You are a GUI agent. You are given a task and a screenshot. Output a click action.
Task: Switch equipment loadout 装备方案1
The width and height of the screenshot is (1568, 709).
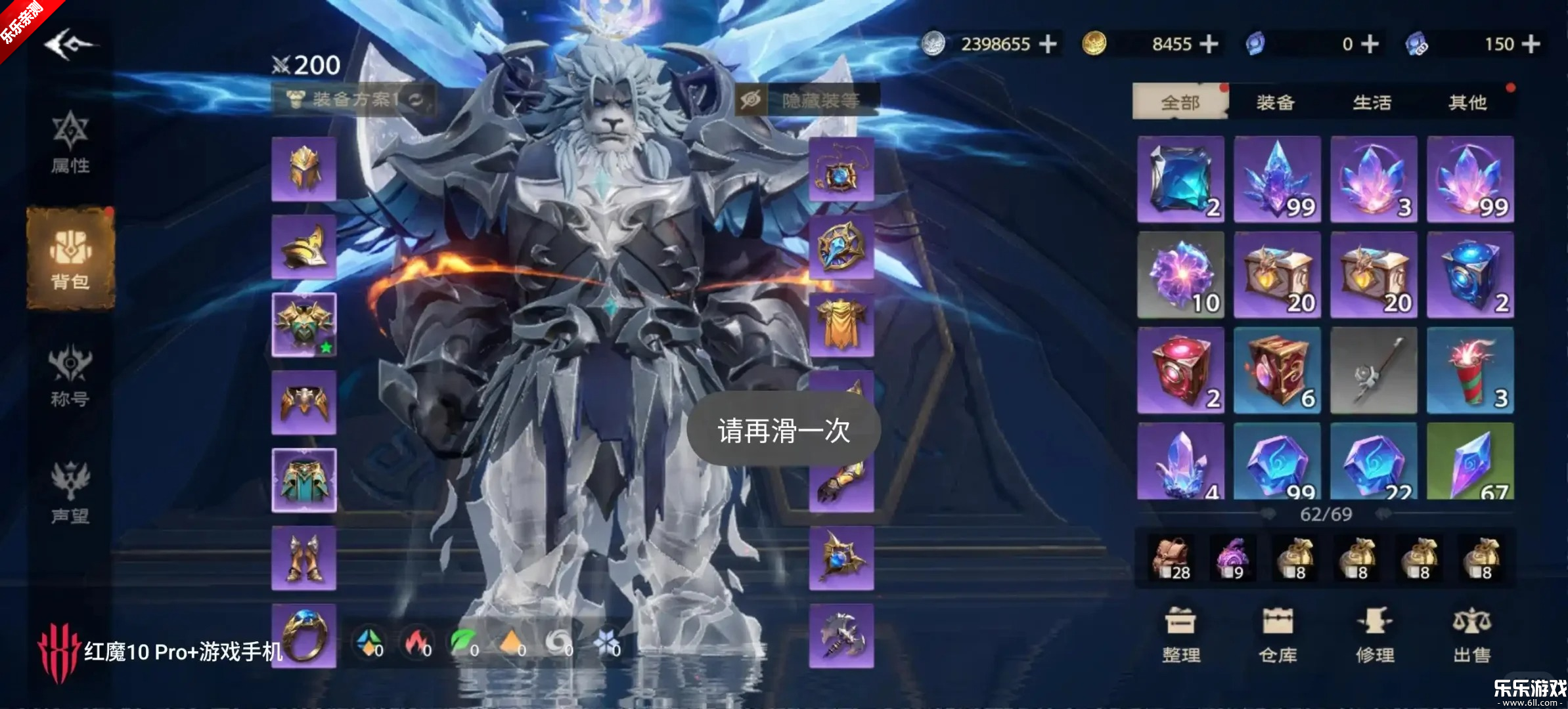tap(353, 100)
